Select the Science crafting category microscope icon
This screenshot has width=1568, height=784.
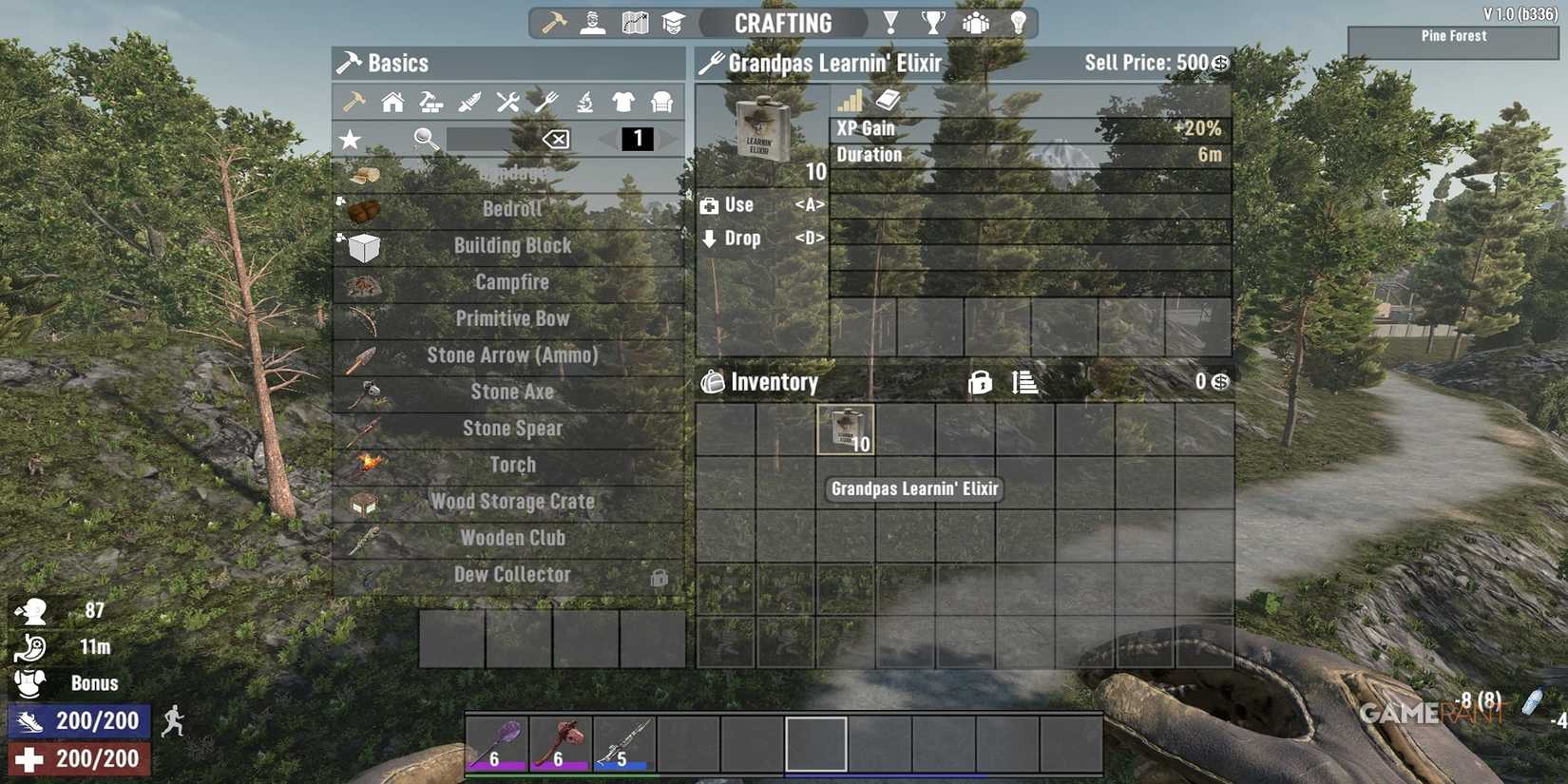[585, 102]
